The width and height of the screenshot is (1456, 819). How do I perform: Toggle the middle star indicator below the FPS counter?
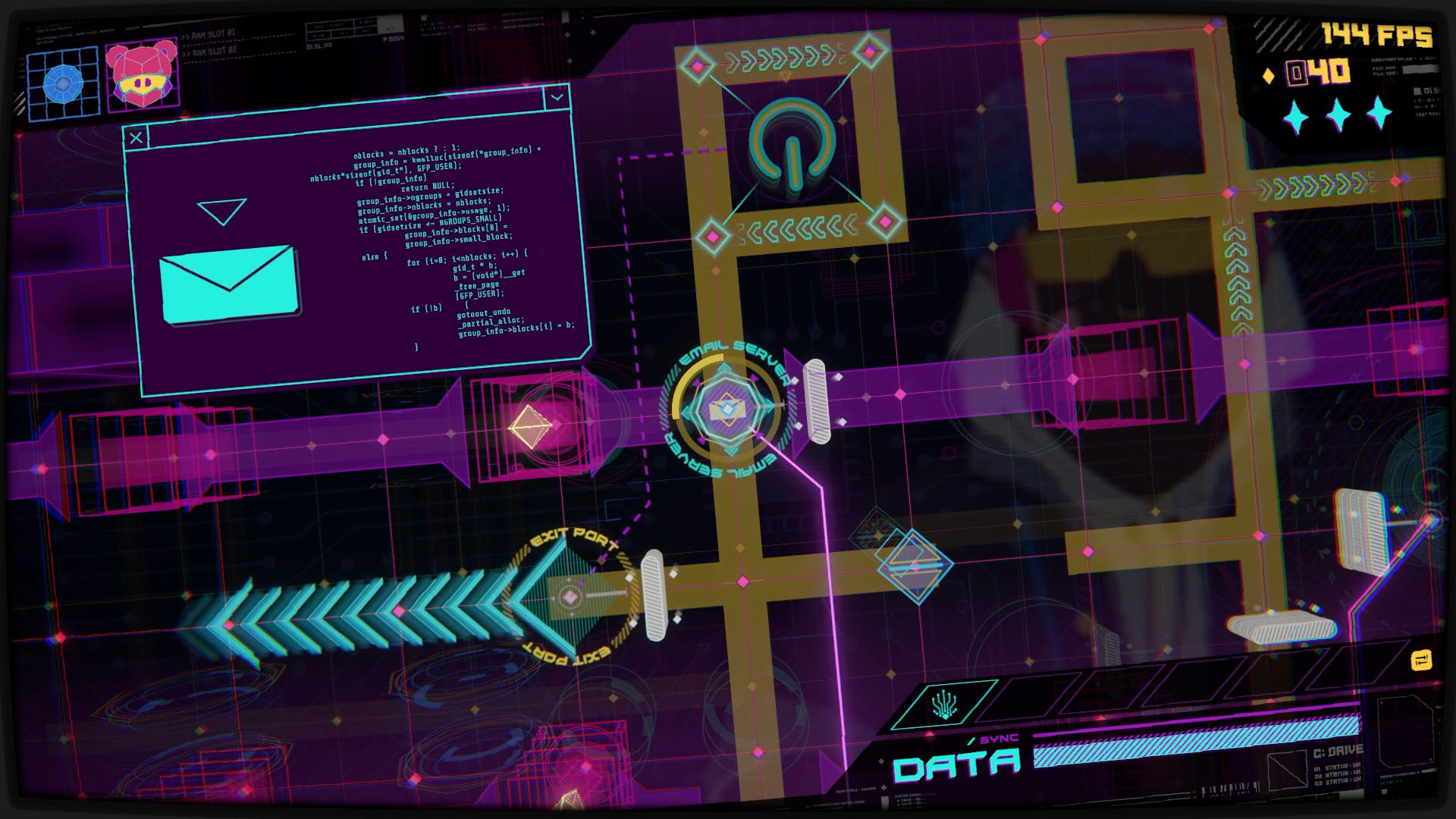(1338, 114)
